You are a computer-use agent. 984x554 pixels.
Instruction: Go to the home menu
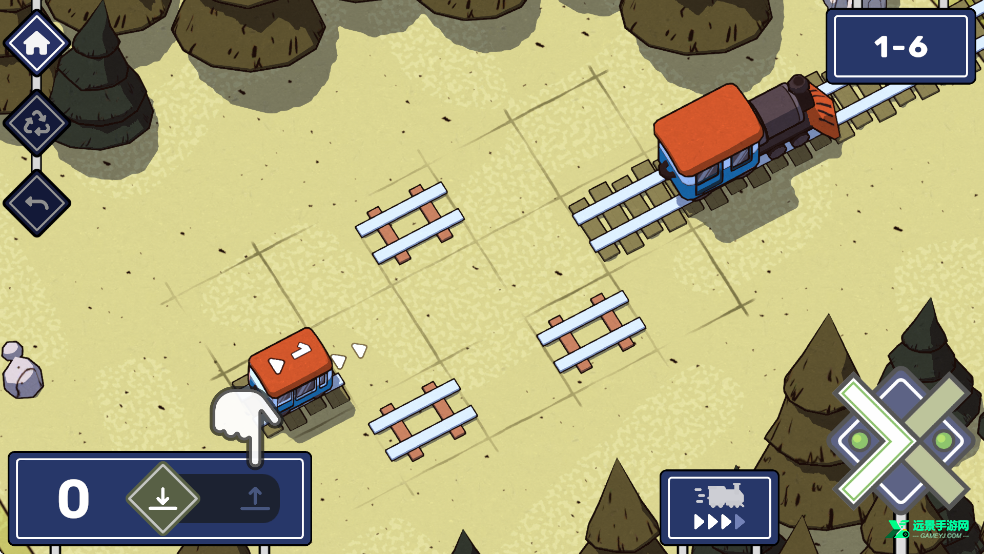tap(37, 43)
